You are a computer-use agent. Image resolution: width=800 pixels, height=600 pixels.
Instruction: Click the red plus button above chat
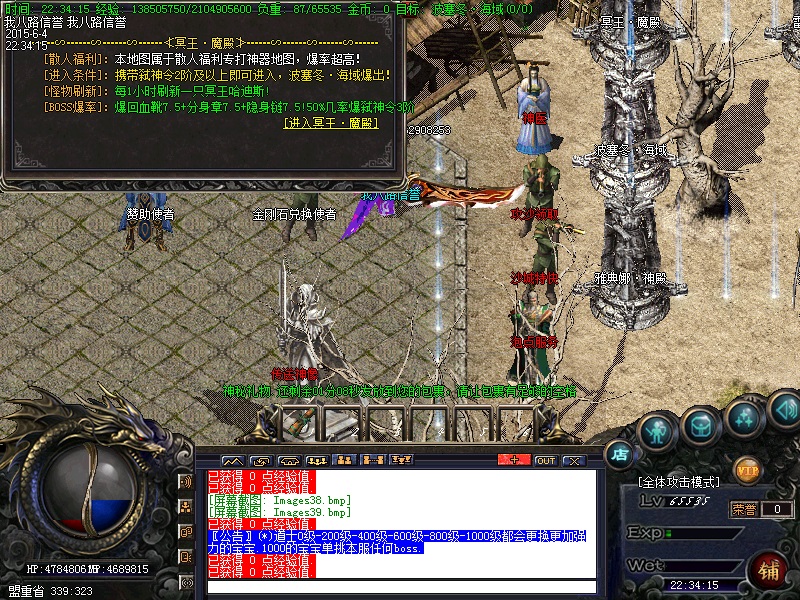(514, 460)
